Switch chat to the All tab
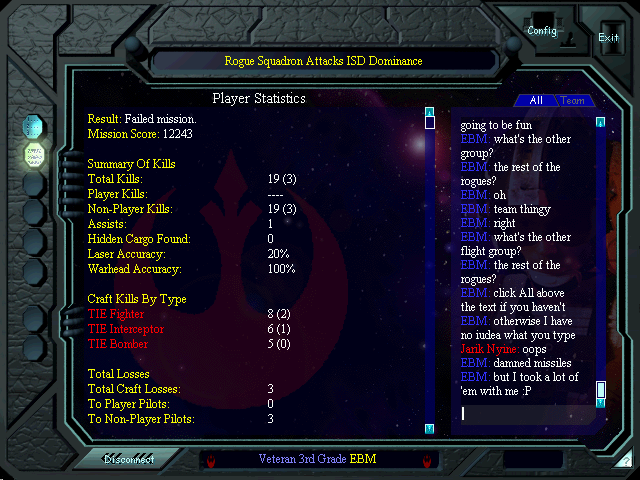This screenshot has width=640, height=480. click(536, 100)
